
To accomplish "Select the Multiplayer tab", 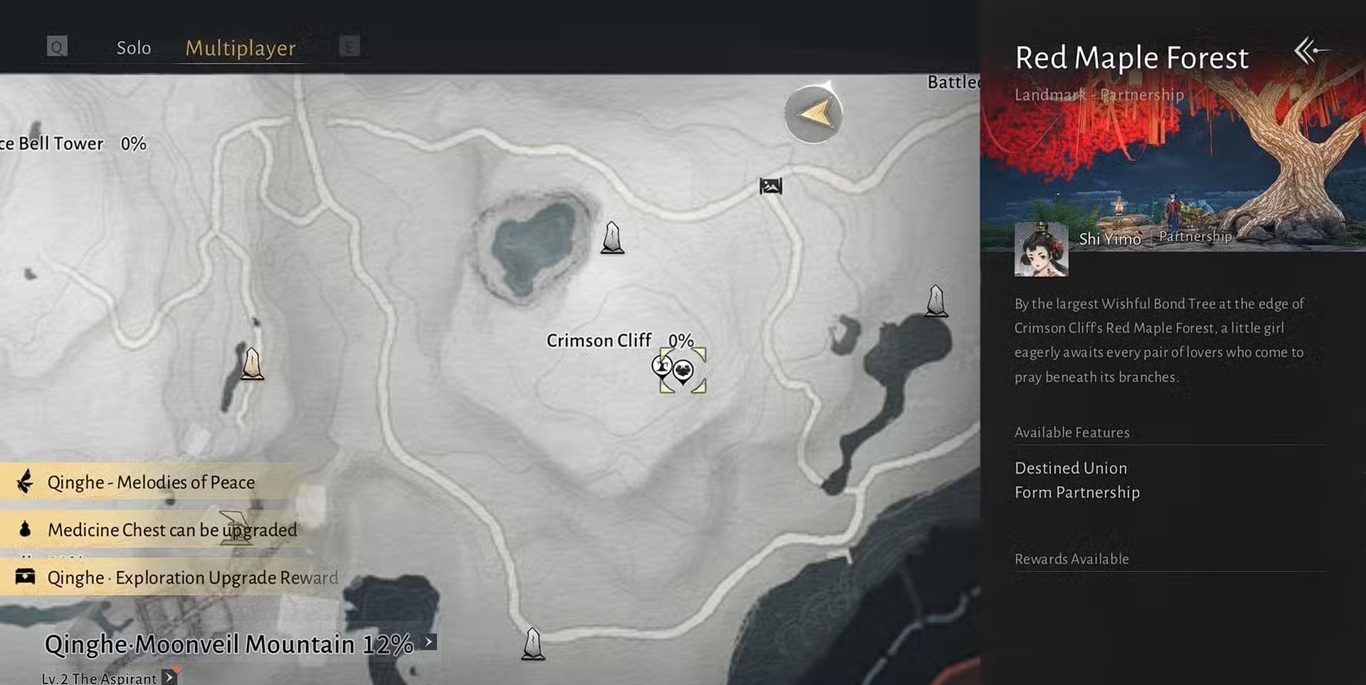I will coord(240,48).
